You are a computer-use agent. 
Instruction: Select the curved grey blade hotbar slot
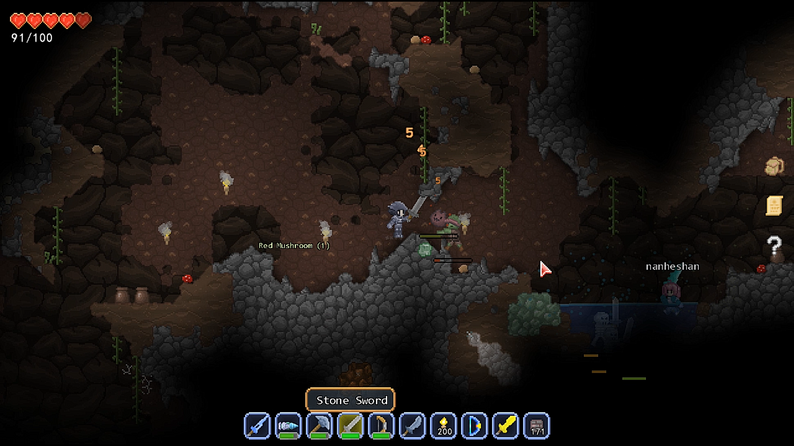[x=412, y=425]
